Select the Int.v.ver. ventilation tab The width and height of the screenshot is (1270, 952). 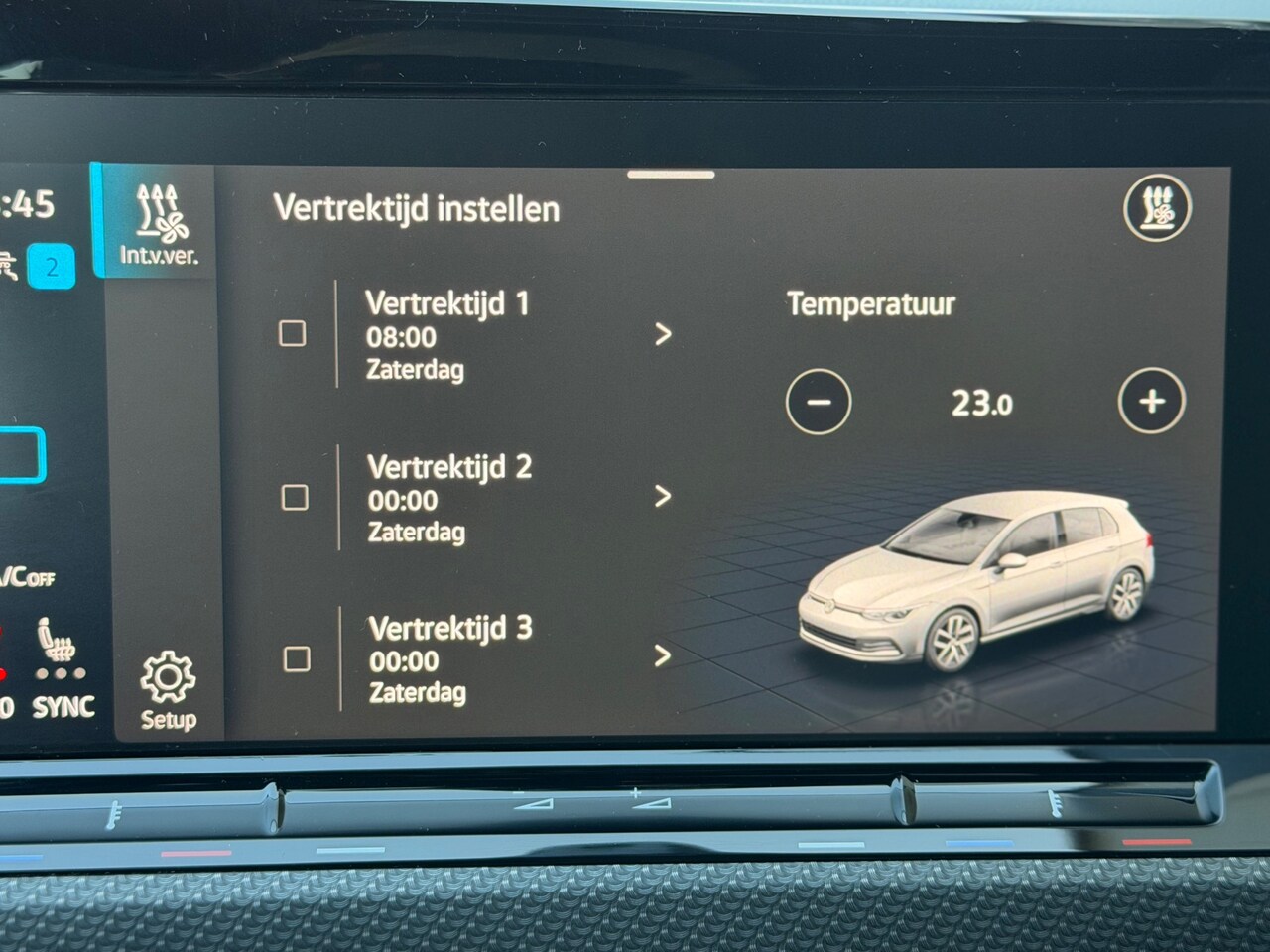159,224
